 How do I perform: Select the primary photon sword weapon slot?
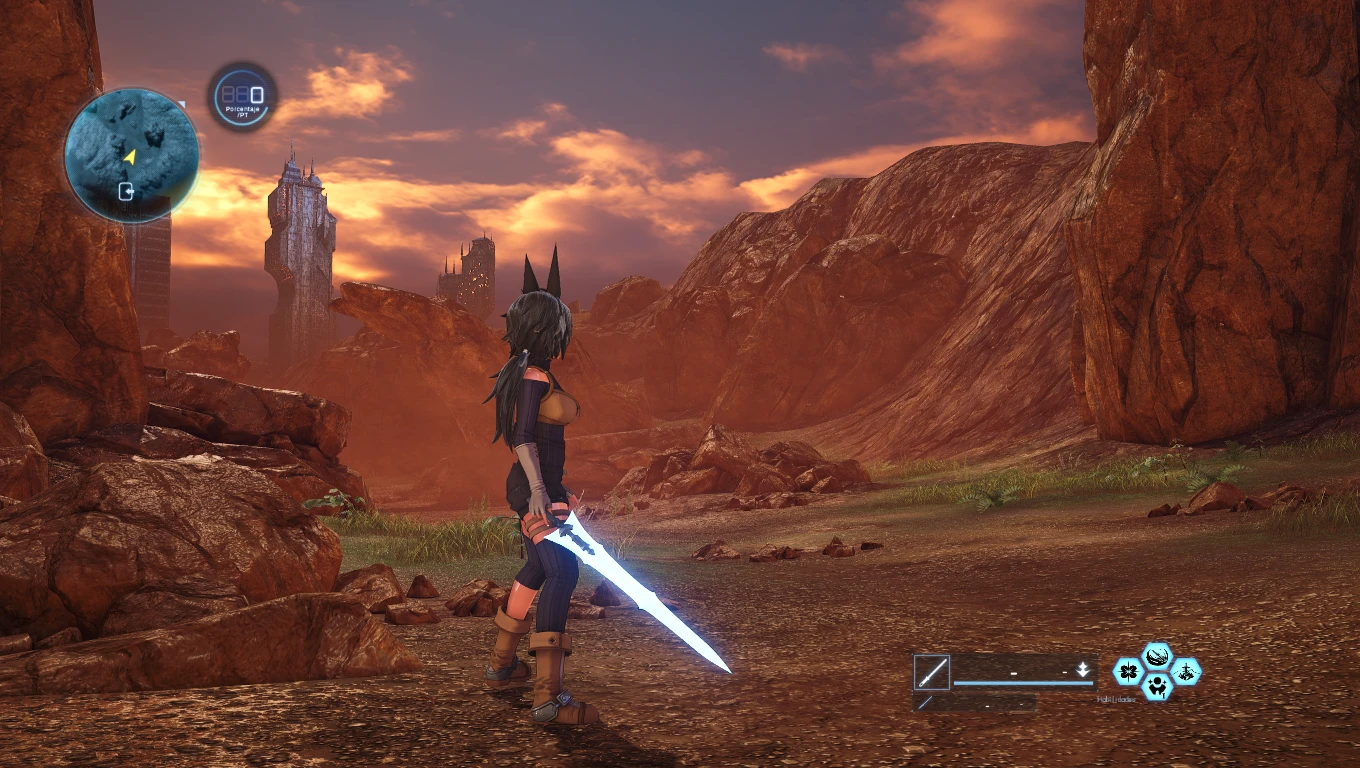(x=931, y=672)
